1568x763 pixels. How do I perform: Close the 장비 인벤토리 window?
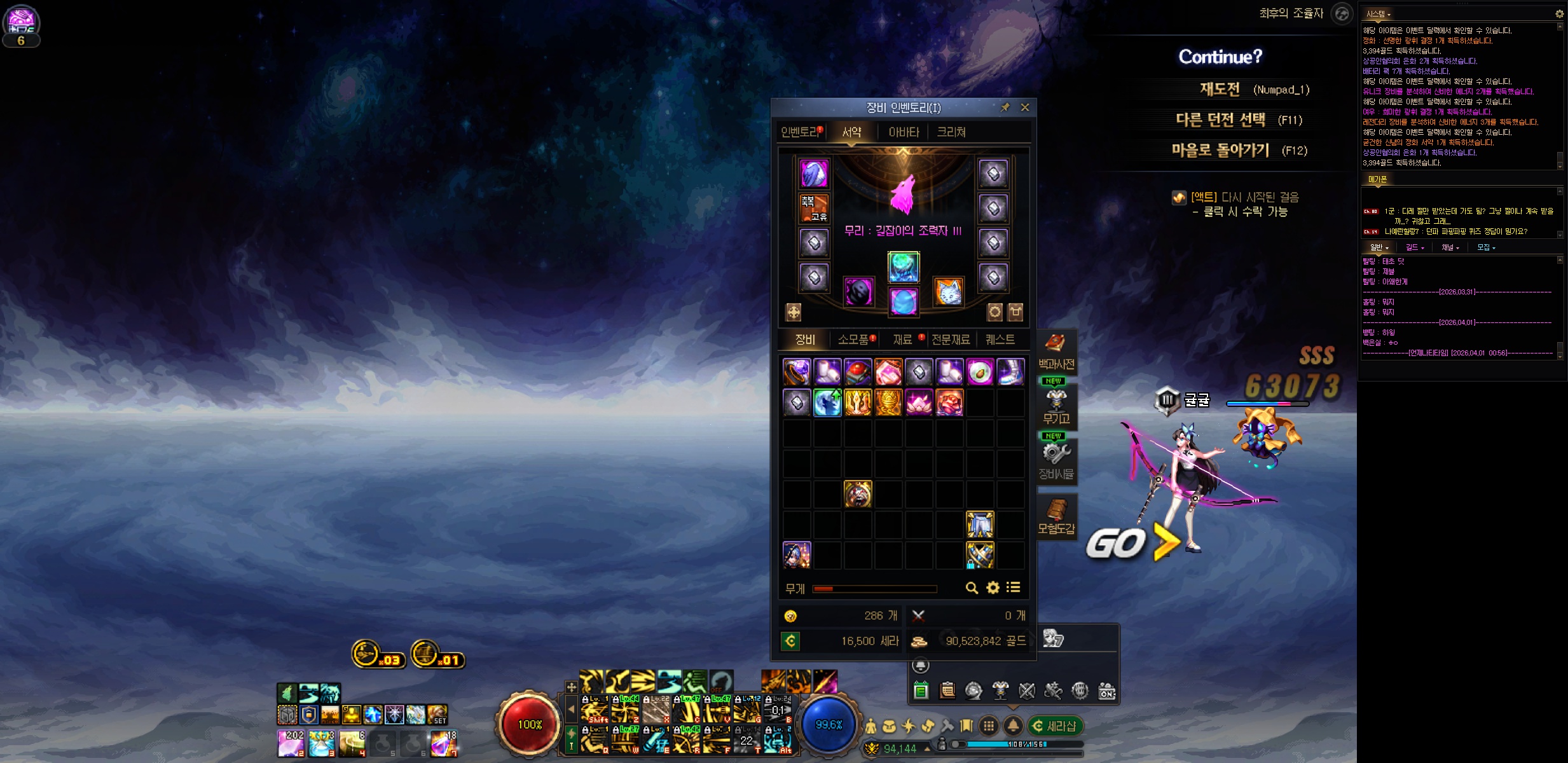tap(1025, 107)
